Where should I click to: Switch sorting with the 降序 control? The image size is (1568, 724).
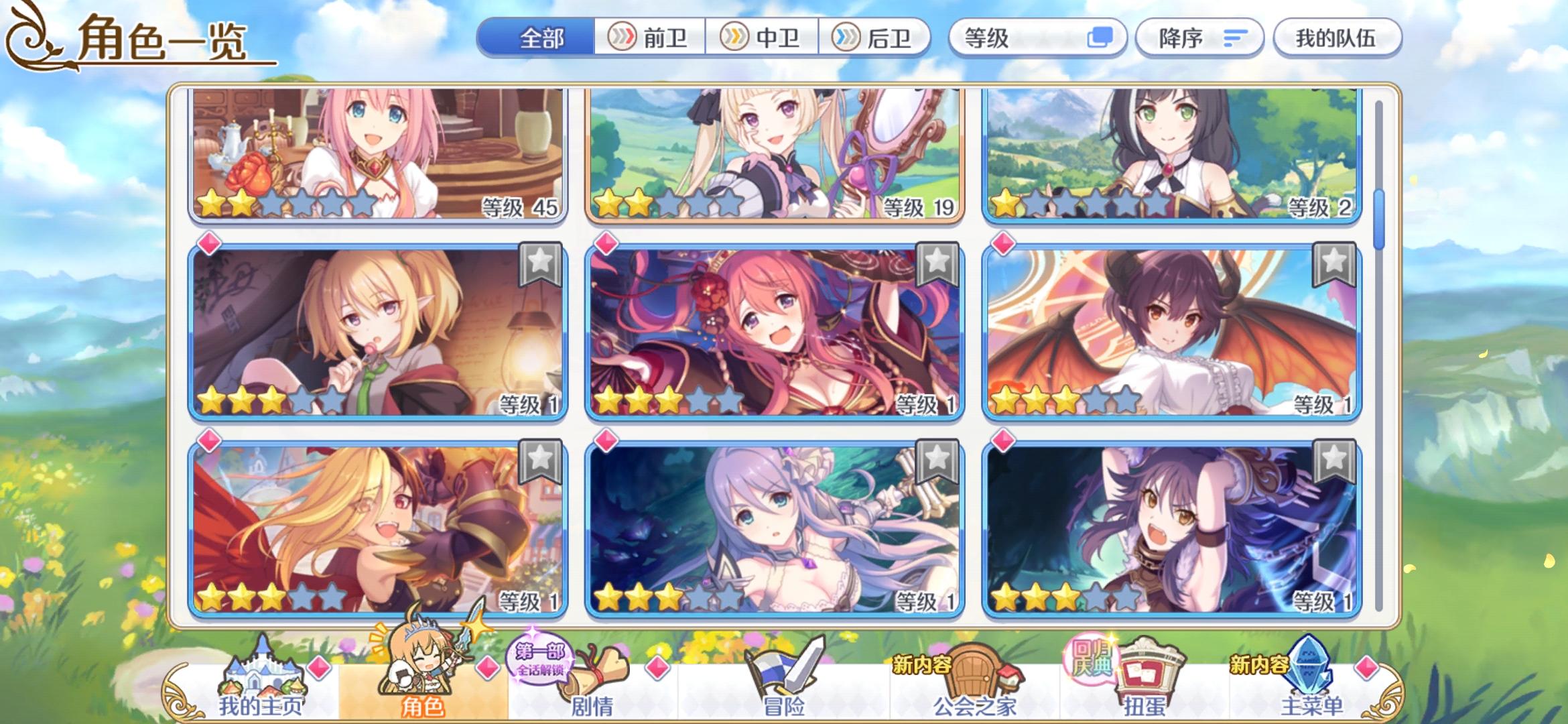coord(1199,38)
